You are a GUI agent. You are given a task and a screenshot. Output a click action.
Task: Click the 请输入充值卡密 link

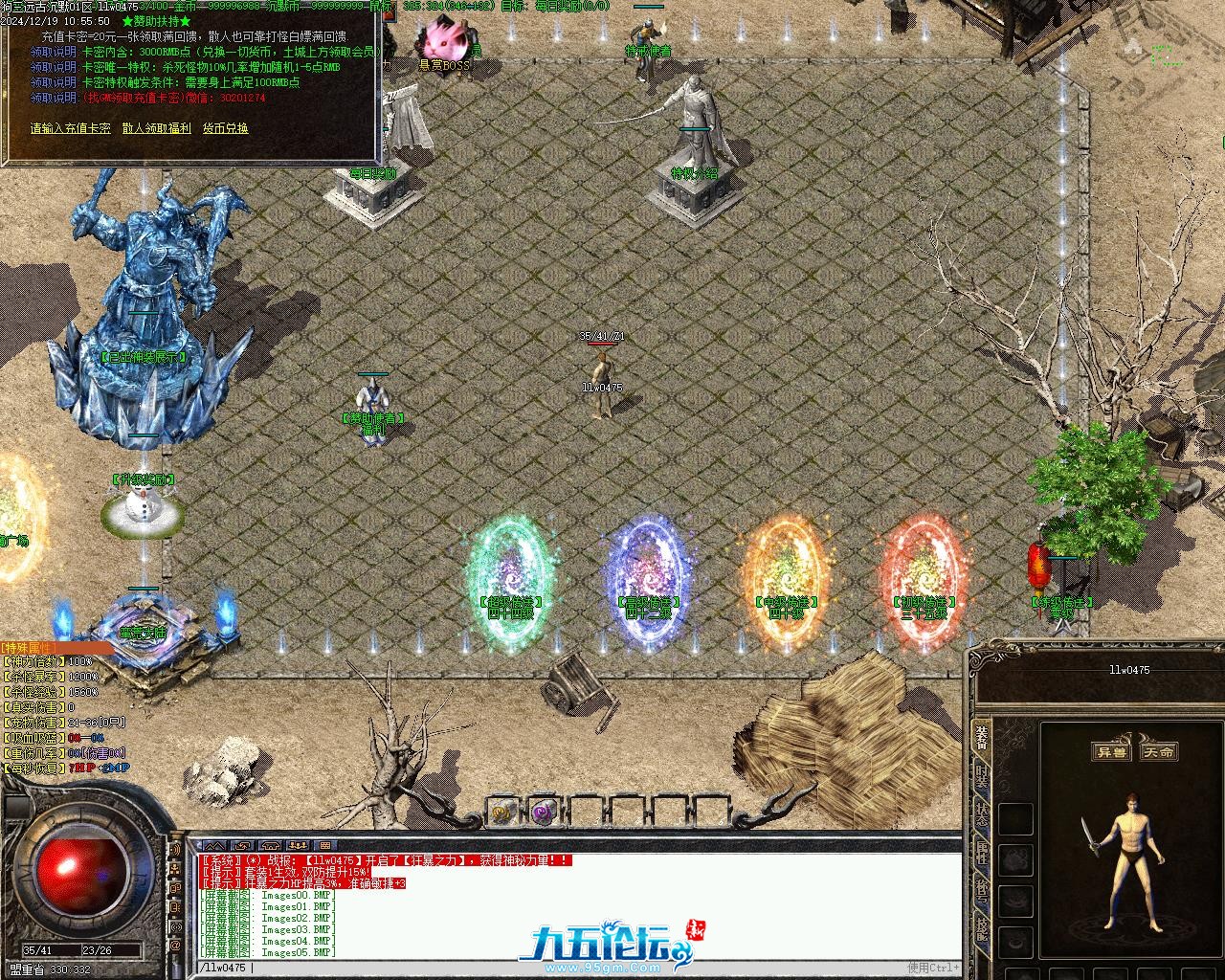[x=70, y=128]
